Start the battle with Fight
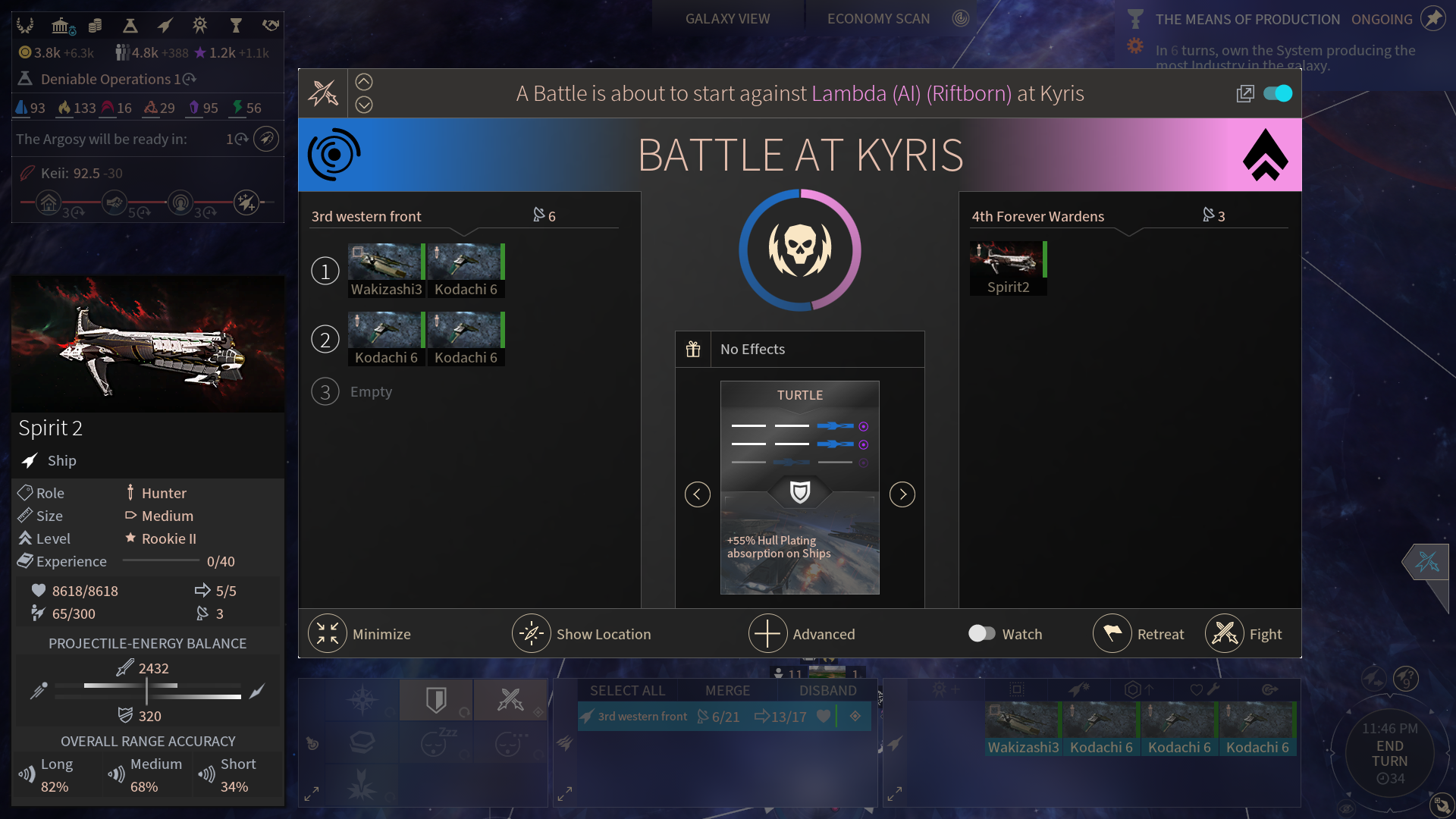 (1244, 634)
